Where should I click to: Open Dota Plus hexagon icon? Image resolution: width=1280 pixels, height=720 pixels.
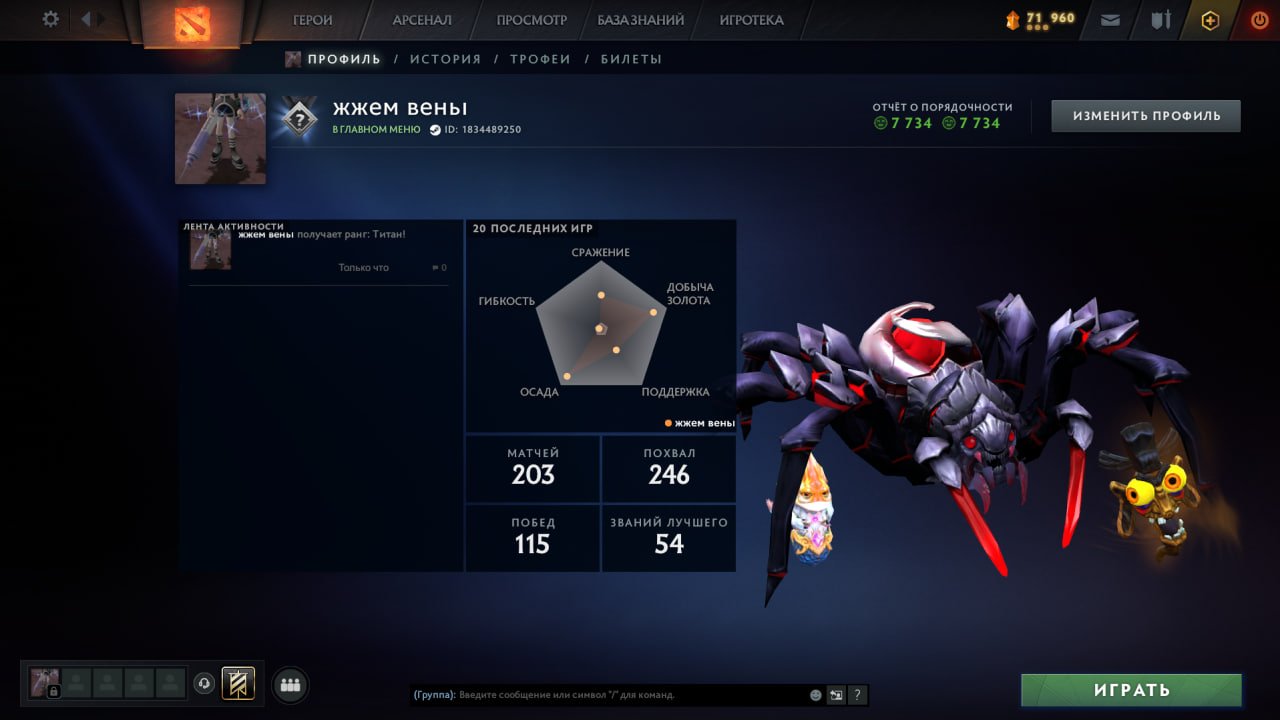point(1210,19)
